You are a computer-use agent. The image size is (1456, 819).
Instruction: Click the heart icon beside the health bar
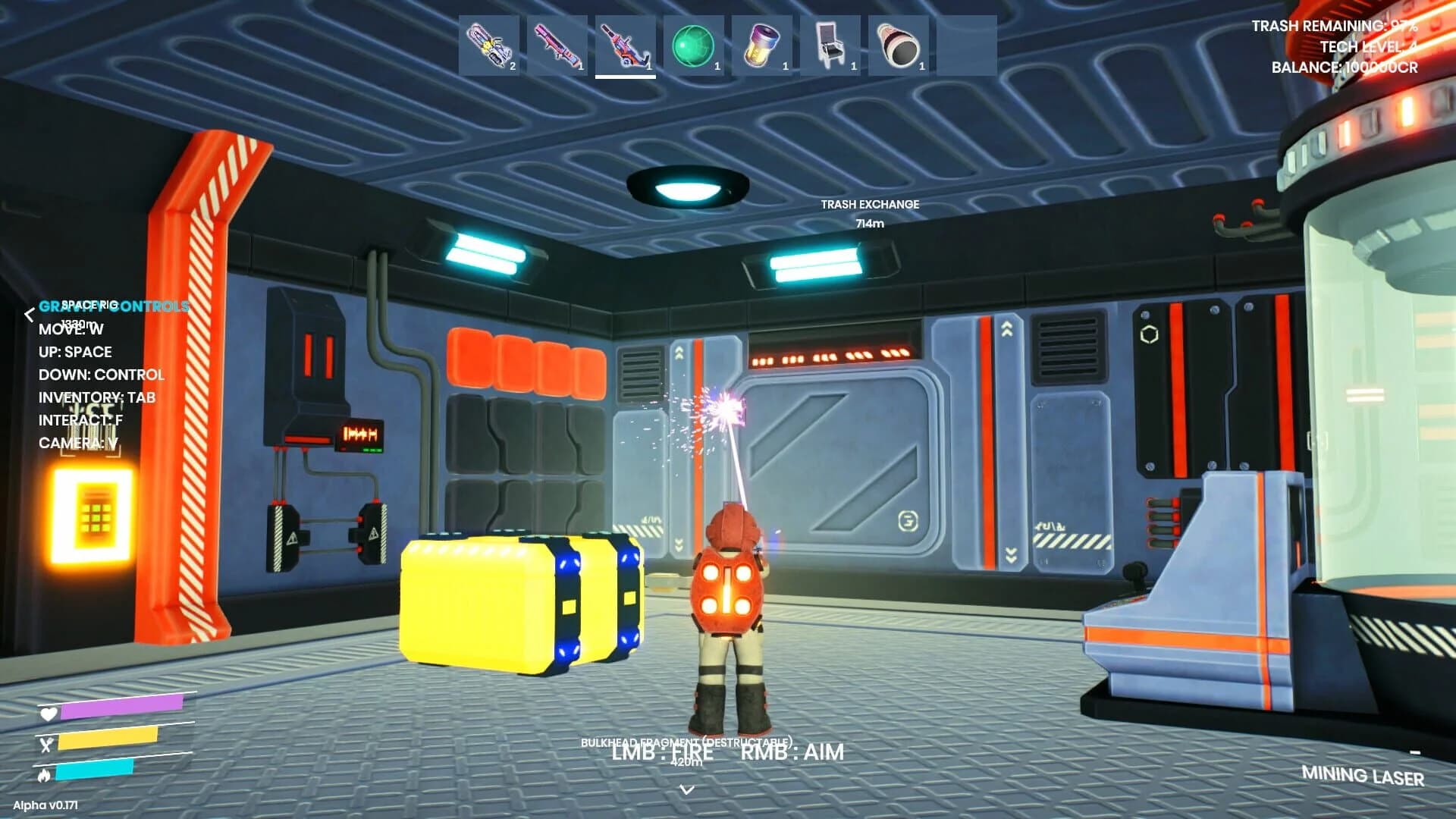tap(48, 714)
